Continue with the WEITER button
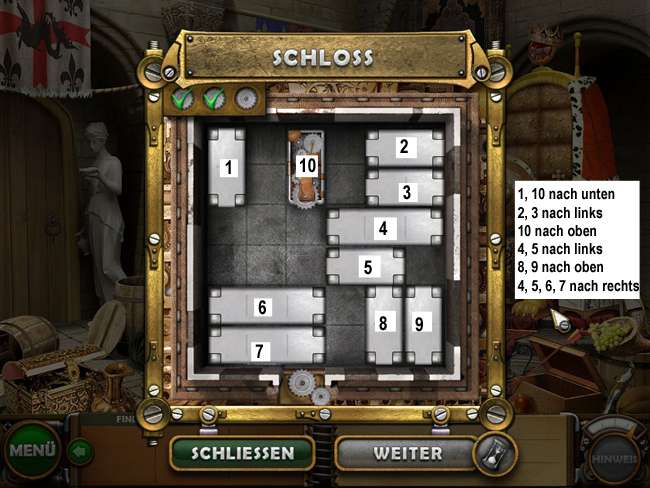The width and height of the screenshot is (650, 488). [407, 453]
